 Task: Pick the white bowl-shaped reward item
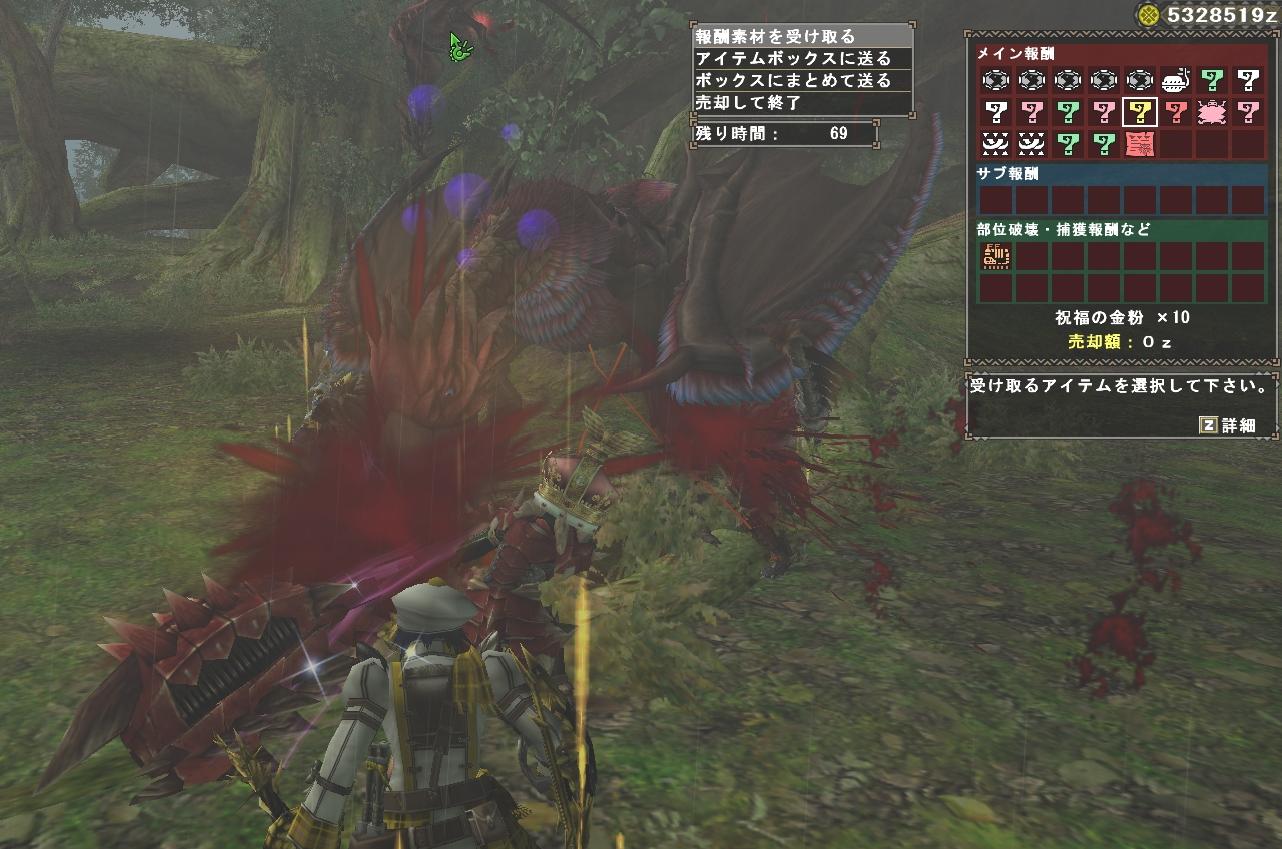[1176, 79]
